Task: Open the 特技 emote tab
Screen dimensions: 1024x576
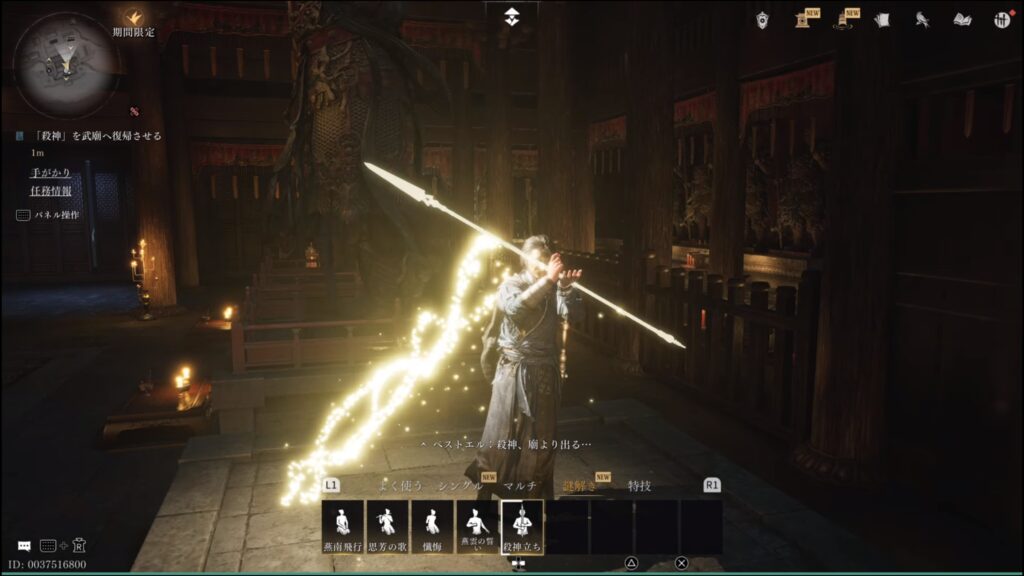Action: (x=639, y=486)
